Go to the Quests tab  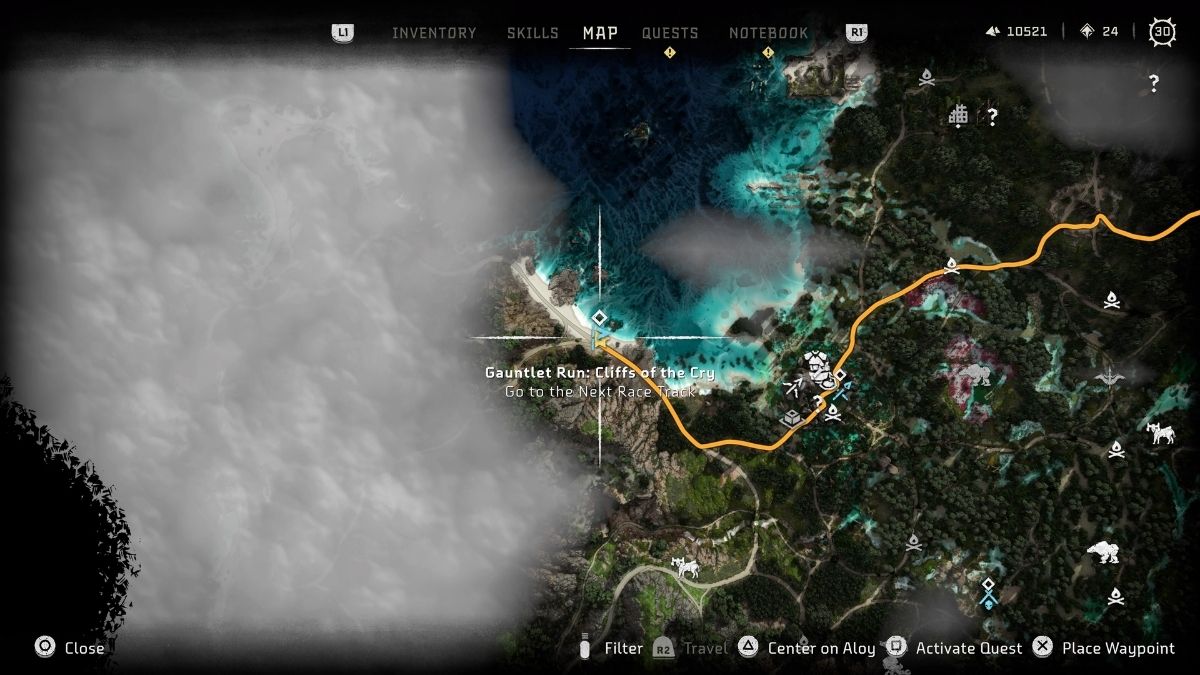point(670,33)
